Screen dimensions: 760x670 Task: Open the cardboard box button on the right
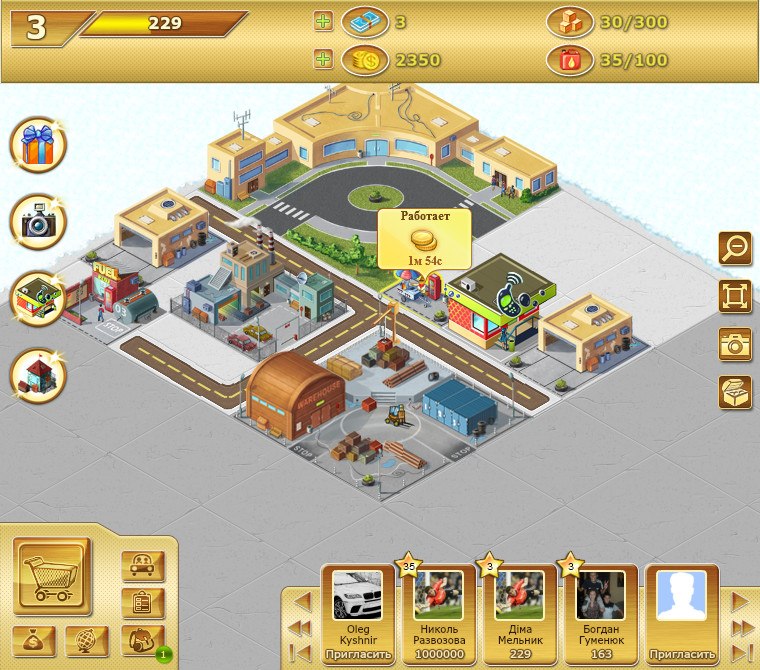point(735,391)
